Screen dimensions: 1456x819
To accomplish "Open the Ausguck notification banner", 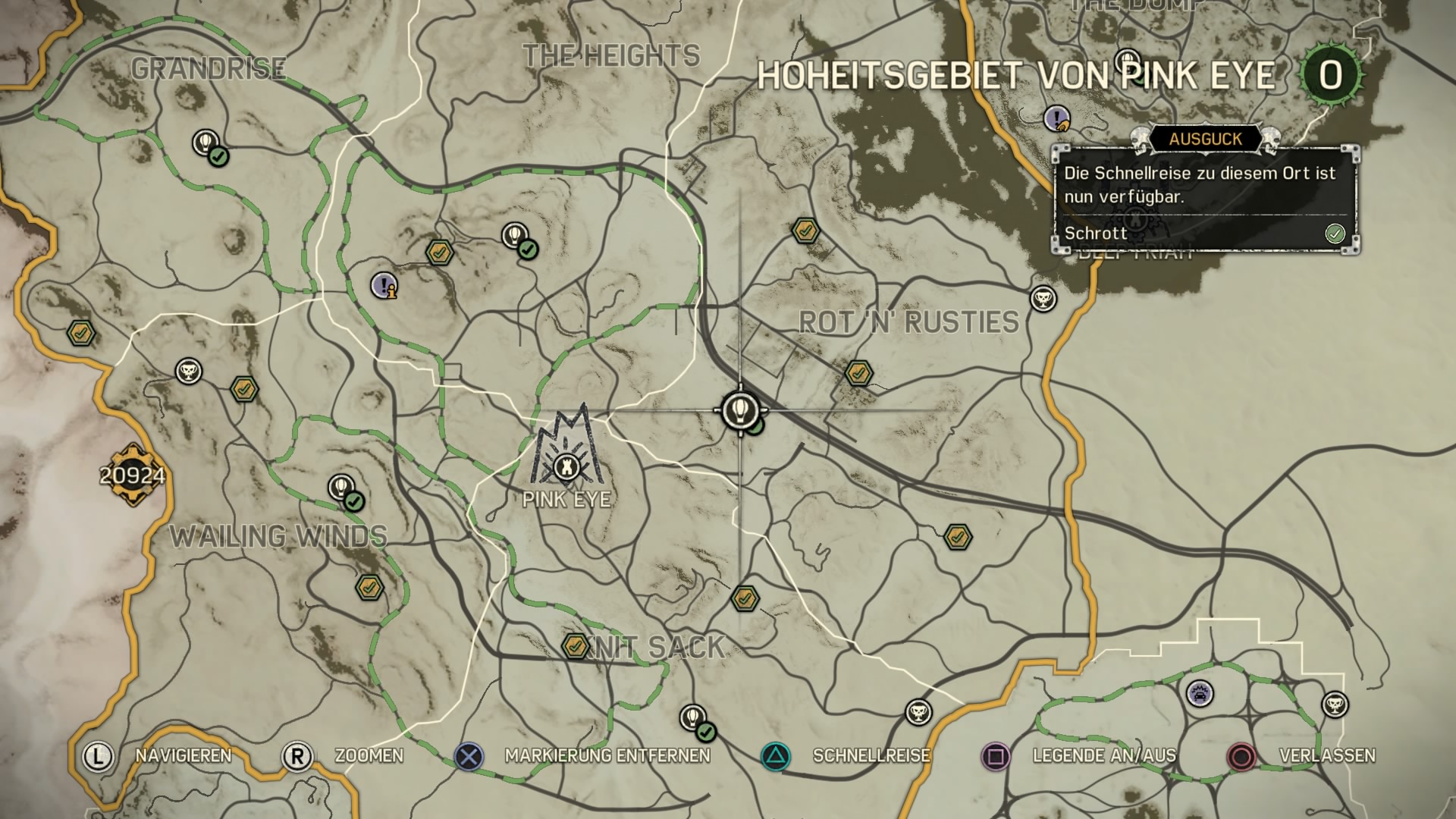I will click(1206, 138).
